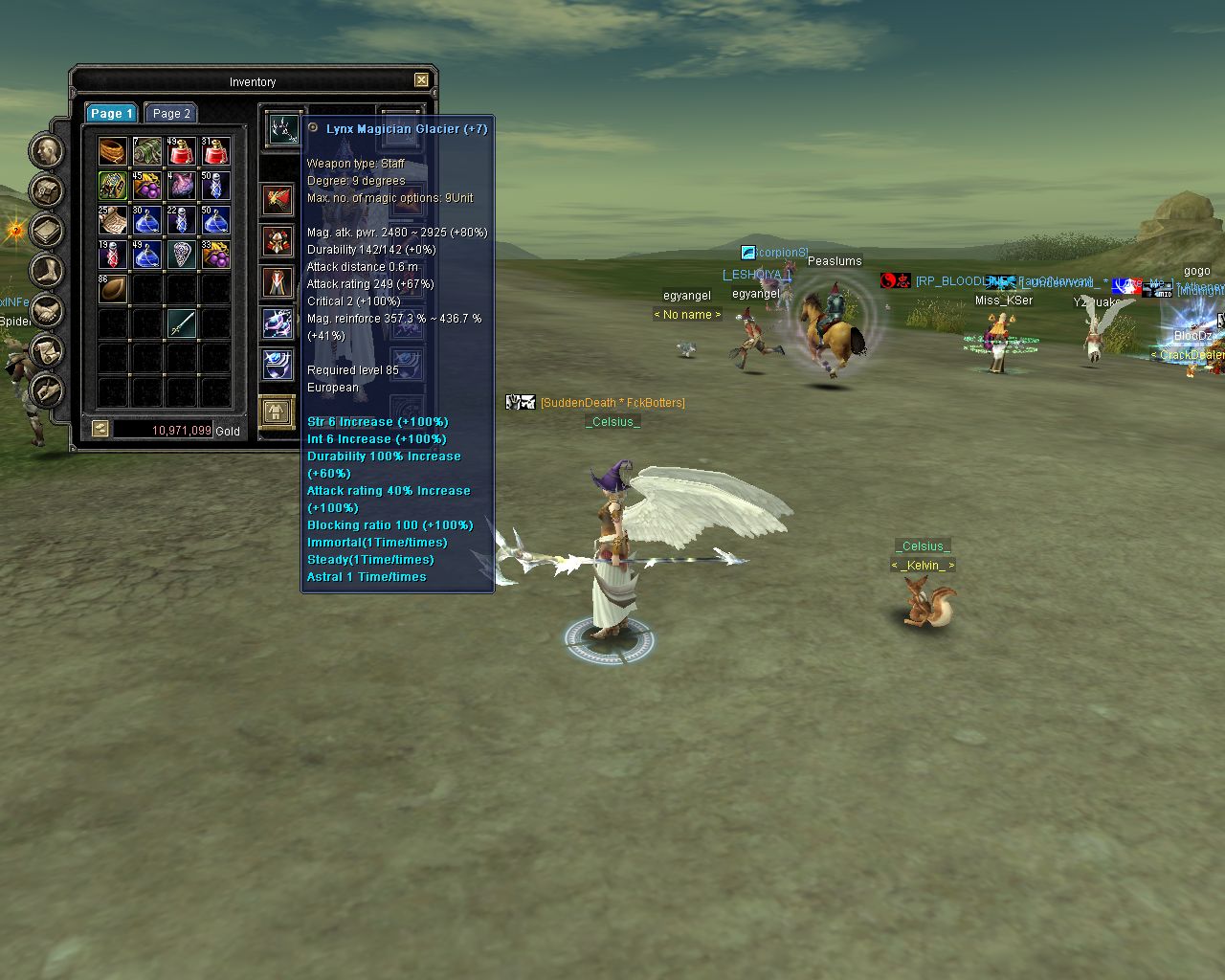Select the green rolled cloth stack of 7
This screenshot has height=980, width=1225.
coord(146,150)
